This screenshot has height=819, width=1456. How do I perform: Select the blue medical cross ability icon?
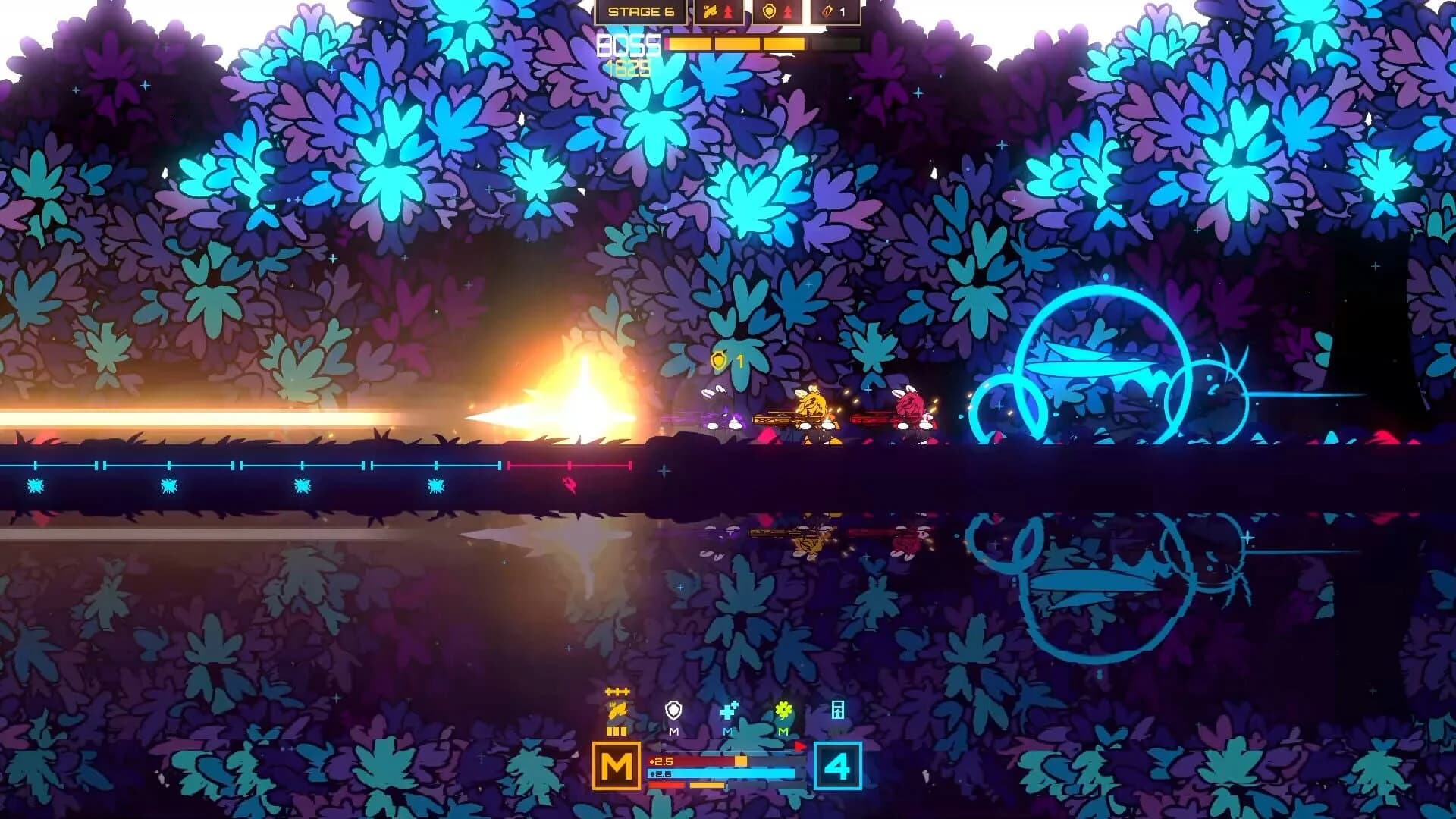(x=728, y=709)
